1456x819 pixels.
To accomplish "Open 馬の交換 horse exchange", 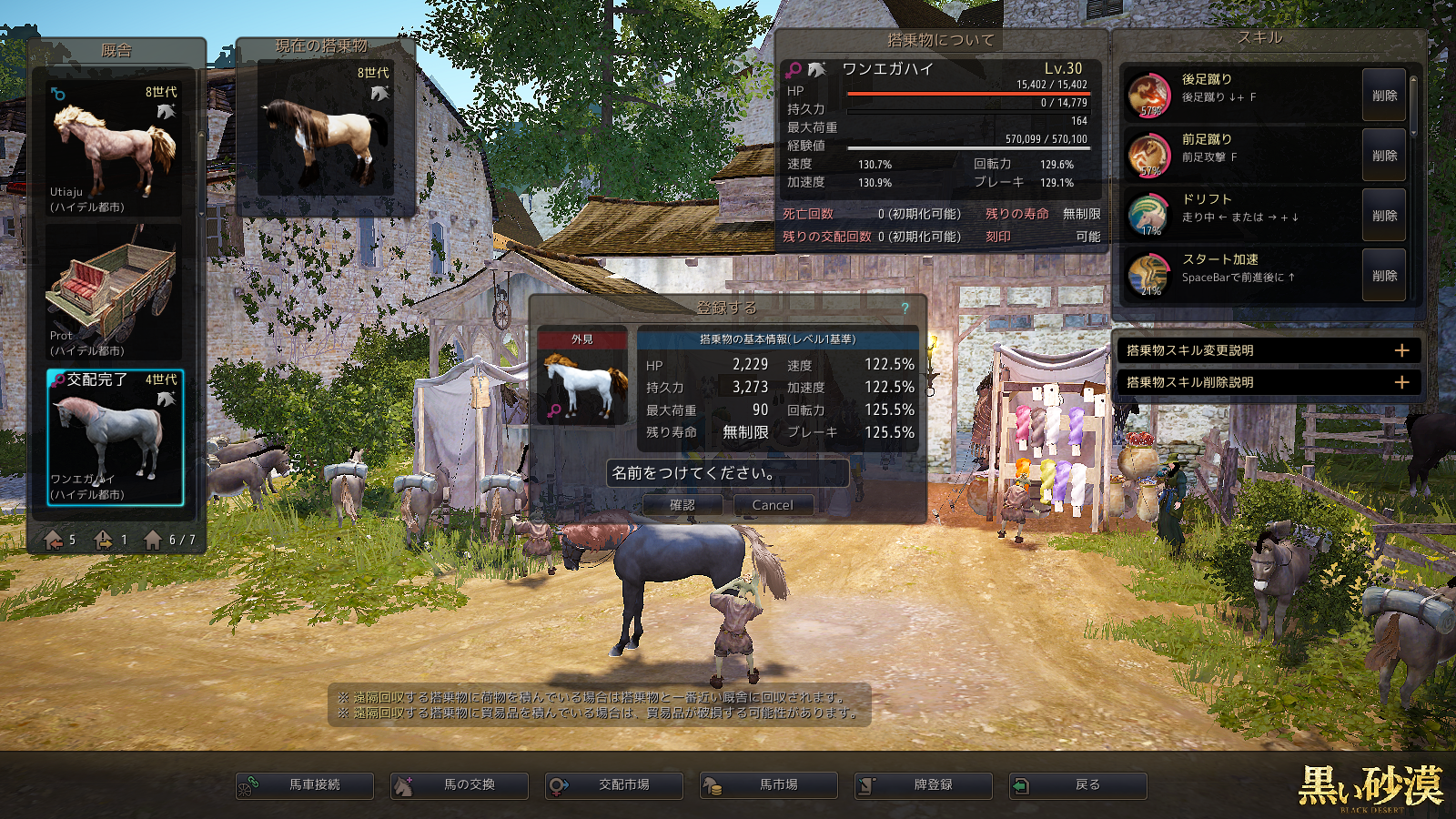I will (x=460, y=784).
